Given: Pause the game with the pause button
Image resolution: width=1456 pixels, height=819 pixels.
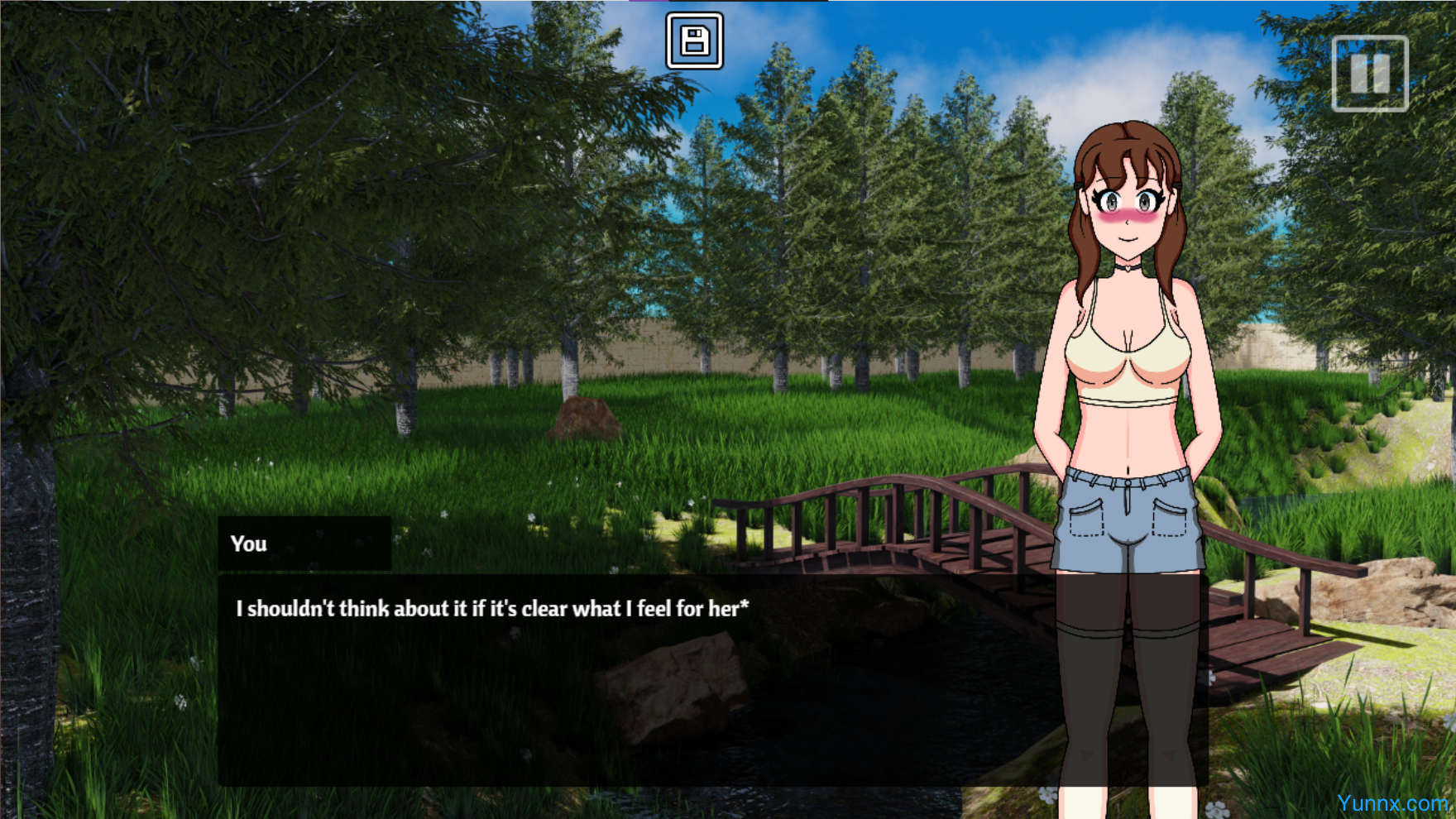Looking at the screenshot, I should (1369, 74).
